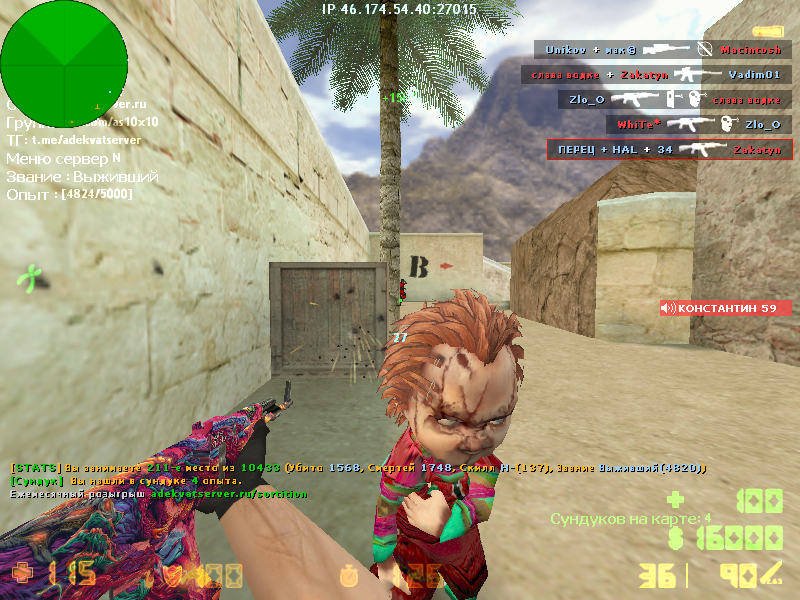The width and height of the screenshot is (800, 600).
Task: Click the КОНСТАНТИН 59 voice chat indicator
Action: click(725, 308)
